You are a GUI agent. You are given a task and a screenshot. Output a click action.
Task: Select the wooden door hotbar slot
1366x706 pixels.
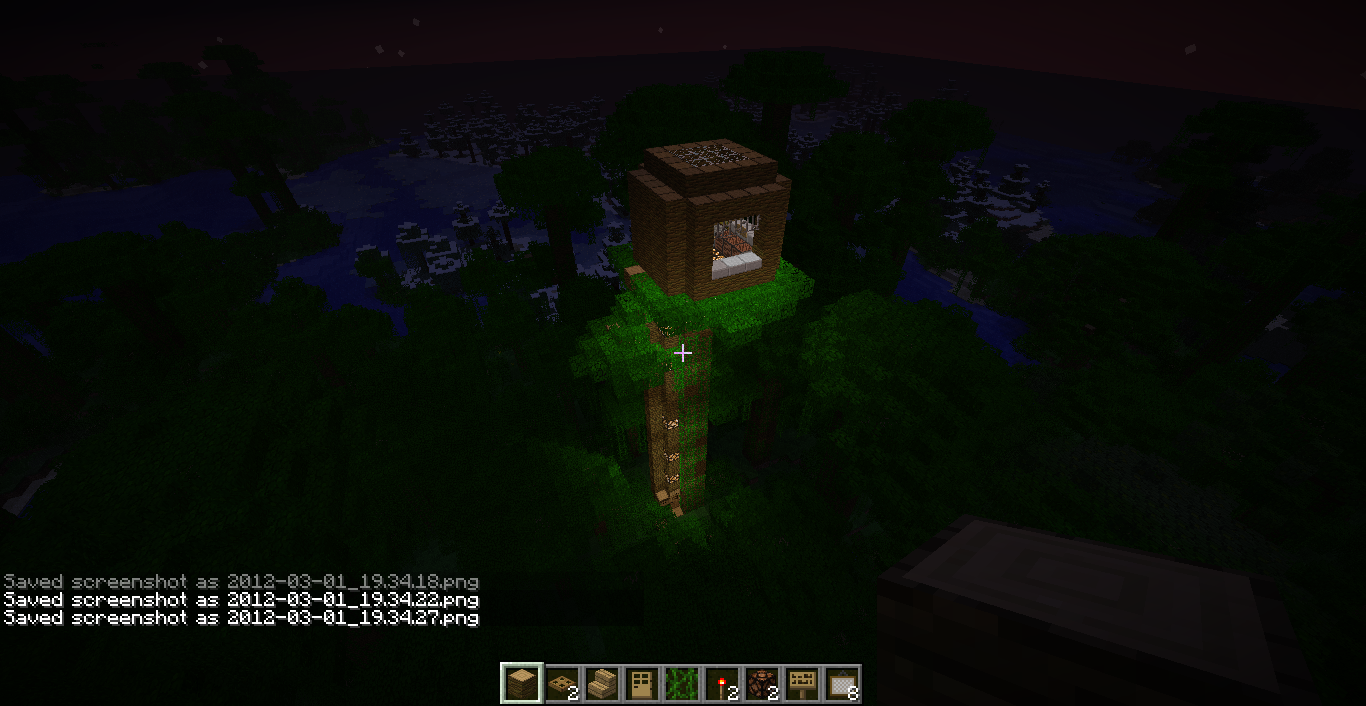pyautogui.click(x=641, y=684)
